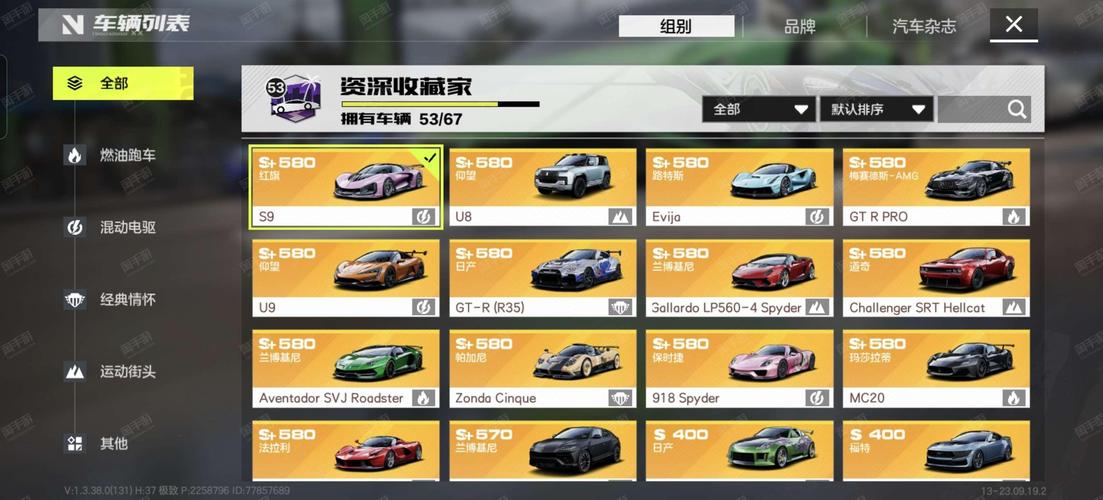
Task: Open the 汽车杂志 car magazine tab
Action: coord(923,27)
